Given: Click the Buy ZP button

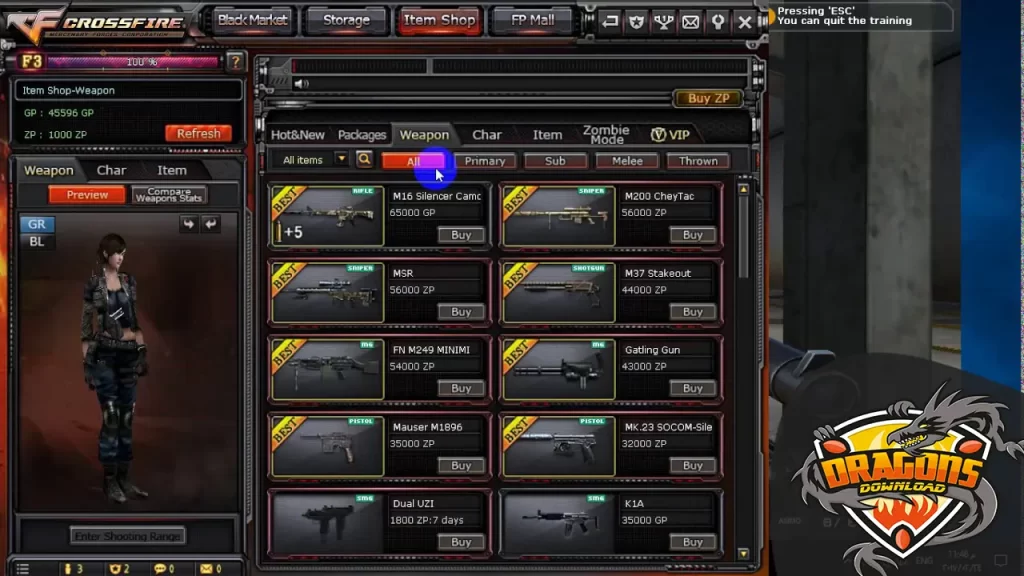Looking at the screenshot, I should pyautogui.click(x=708, y=98).
